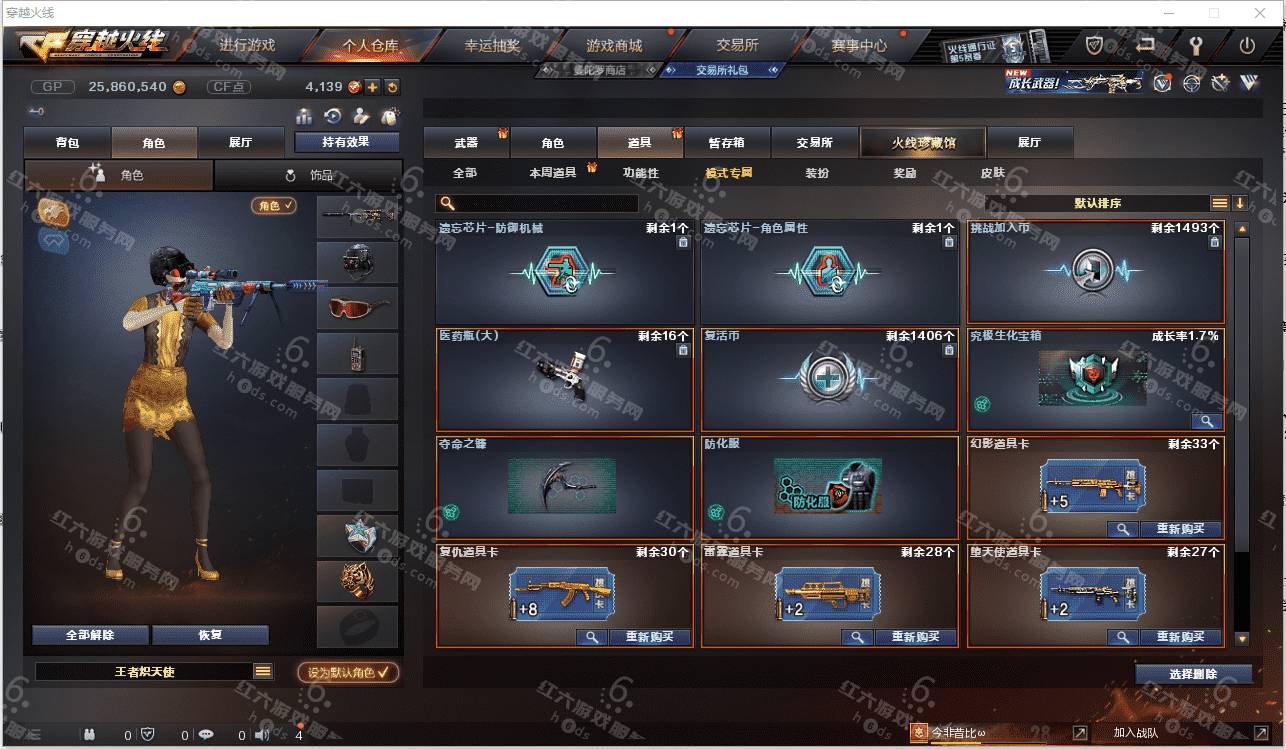Select the 医药瓶(大) item tile
The image size is (1286, 749).
(x=564, y=380)
